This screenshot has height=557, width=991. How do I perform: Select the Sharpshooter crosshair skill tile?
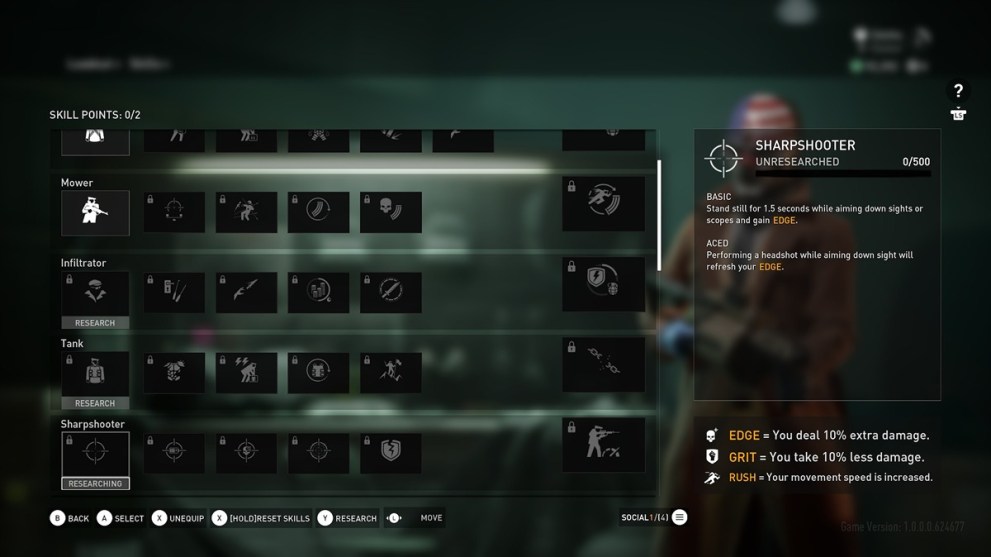tap(95, 453)
